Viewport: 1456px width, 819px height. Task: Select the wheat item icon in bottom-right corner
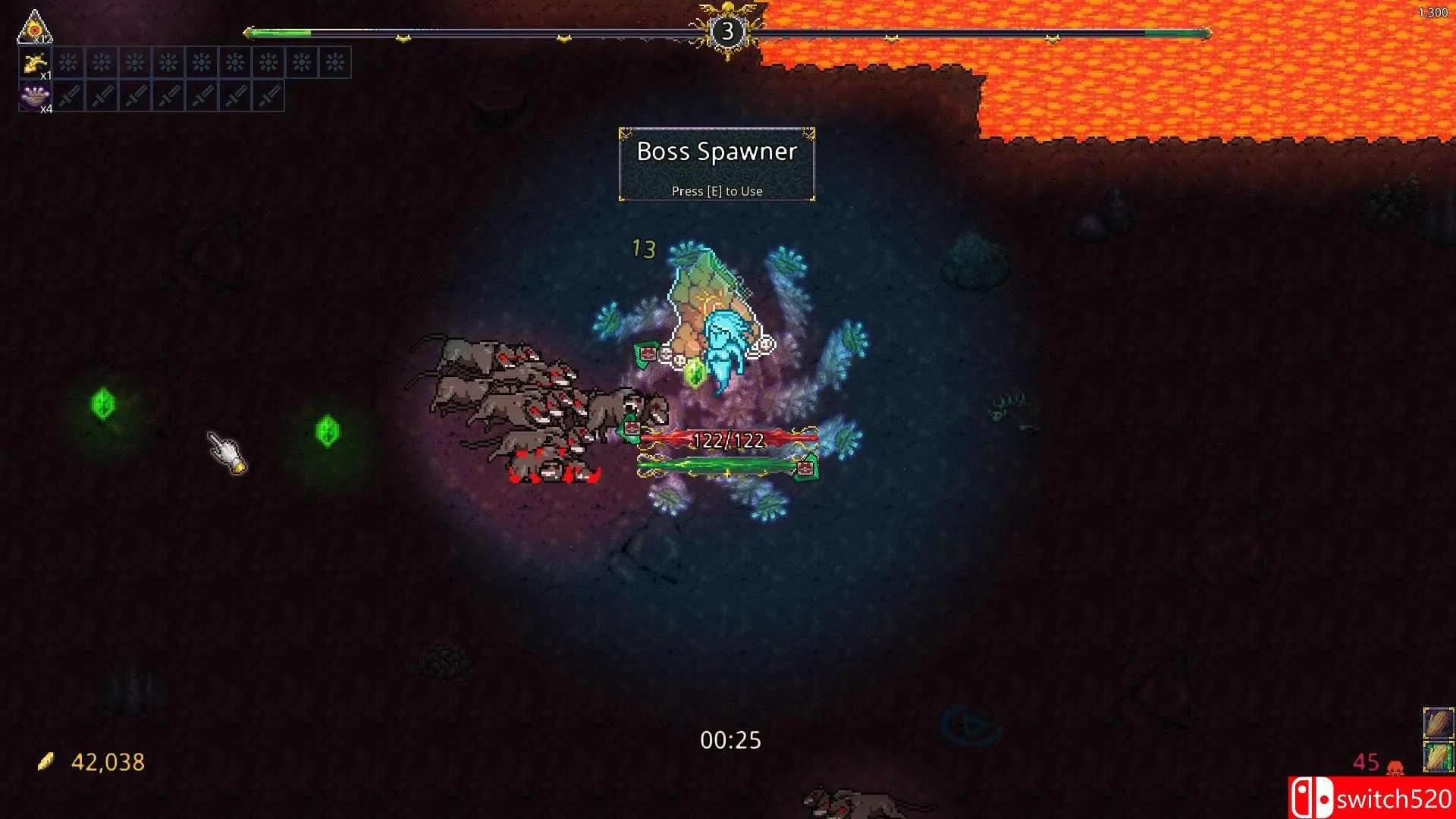coord(1437,720)
